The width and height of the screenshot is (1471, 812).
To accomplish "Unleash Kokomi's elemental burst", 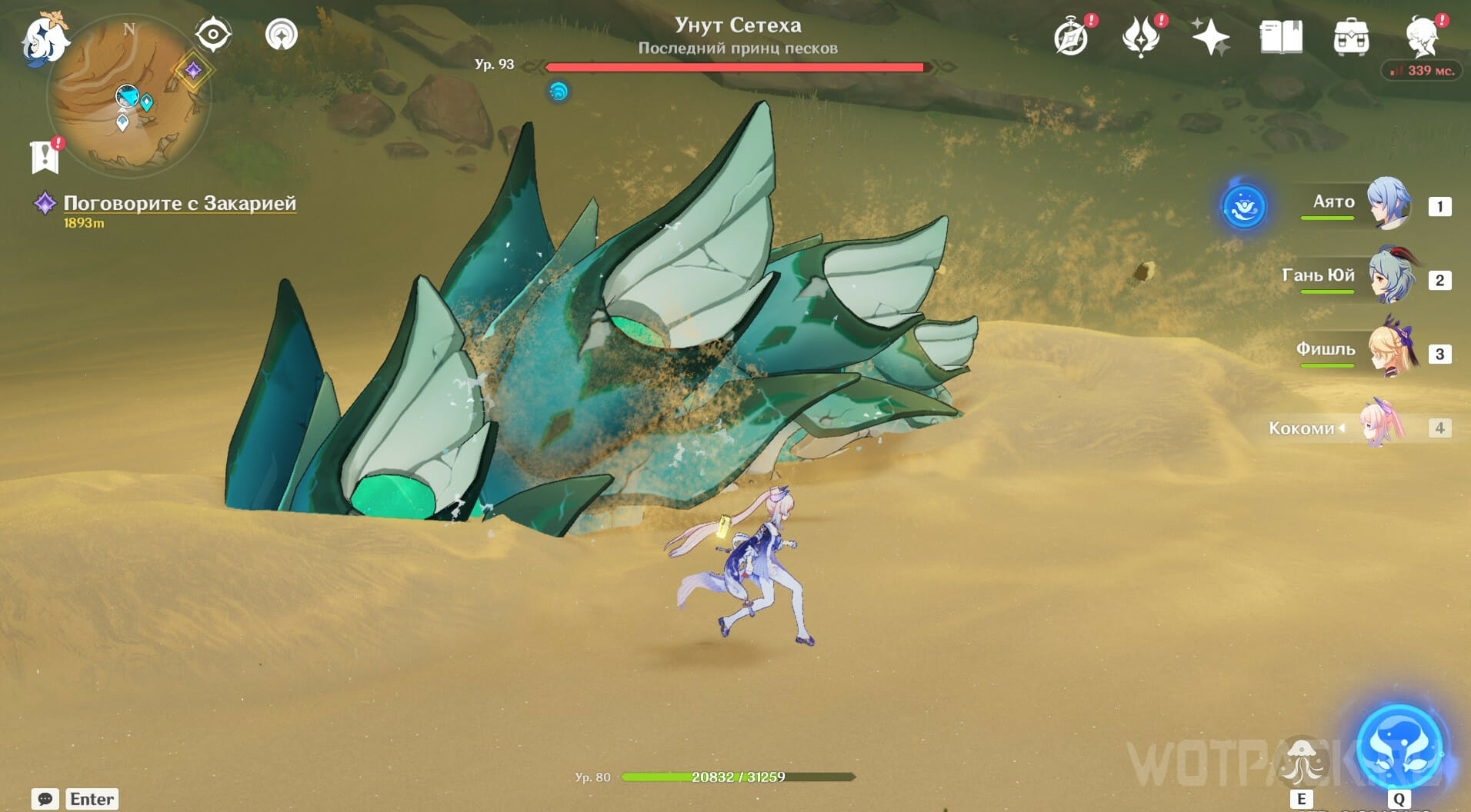I will coord(1399,747).
